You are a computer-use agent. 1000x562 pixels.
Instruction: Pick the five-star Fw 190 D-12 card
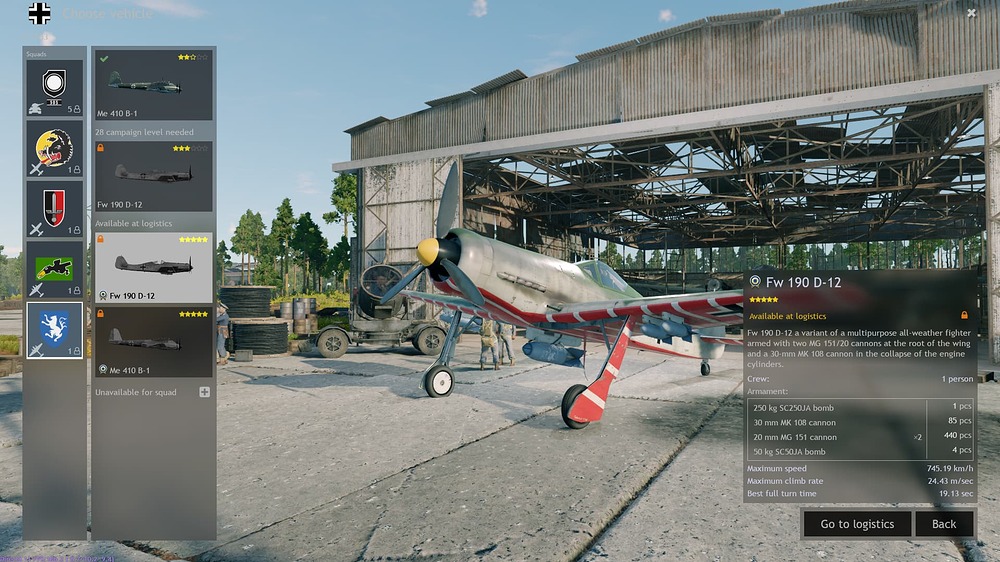(153, 268)
